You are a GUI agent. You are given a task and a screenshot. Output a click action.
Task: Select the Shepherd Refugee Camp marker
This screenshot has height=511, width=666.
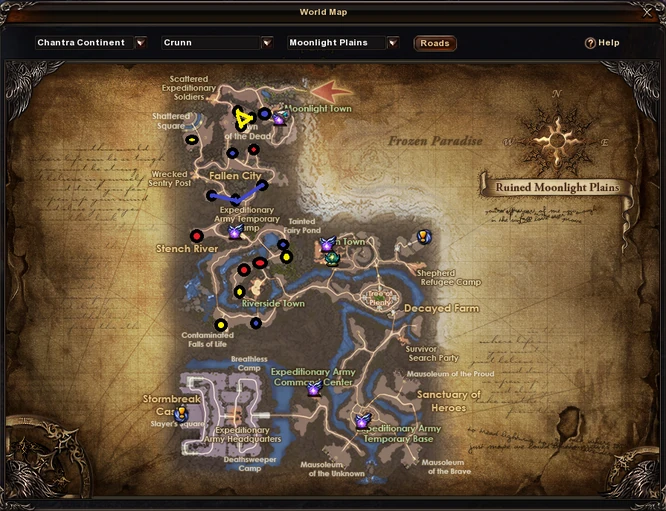[x=424, y=237]
